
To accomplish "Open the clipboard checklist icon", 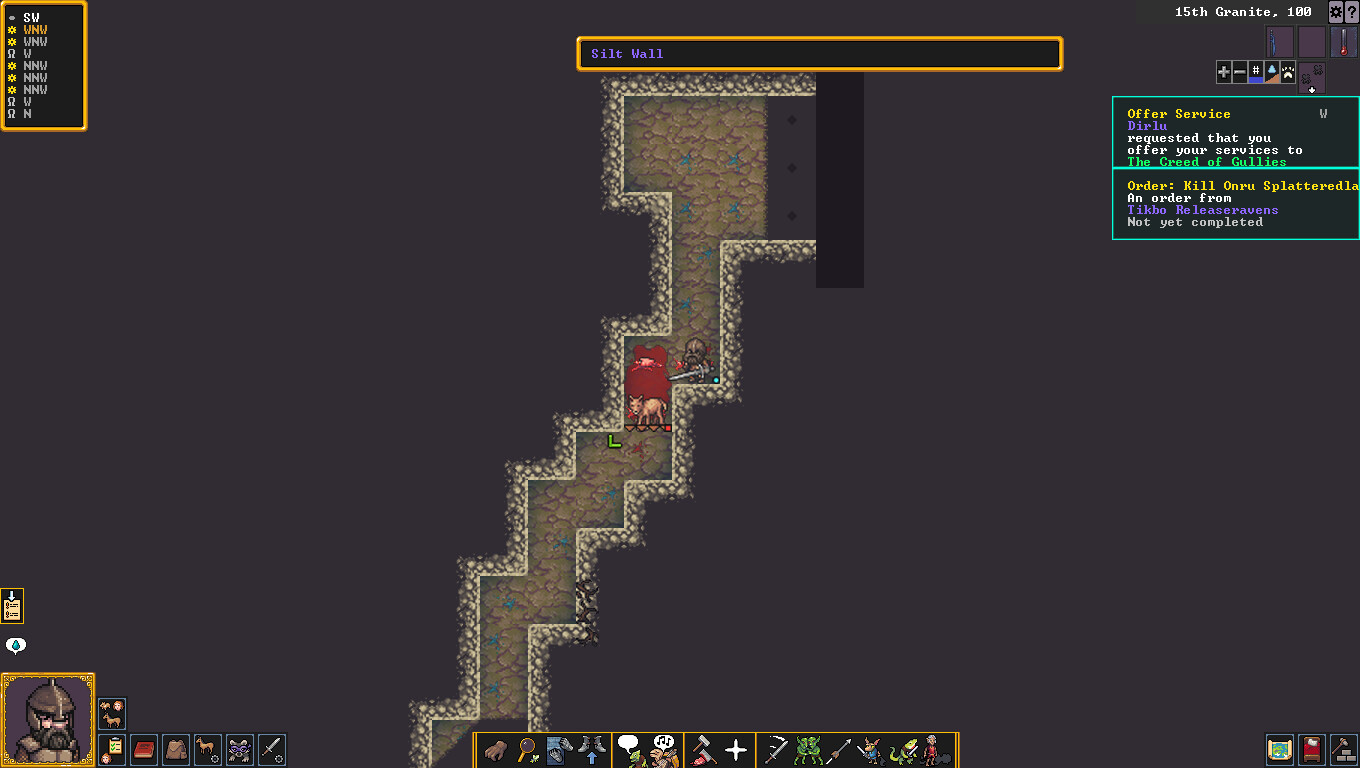I will click(112, 749).
